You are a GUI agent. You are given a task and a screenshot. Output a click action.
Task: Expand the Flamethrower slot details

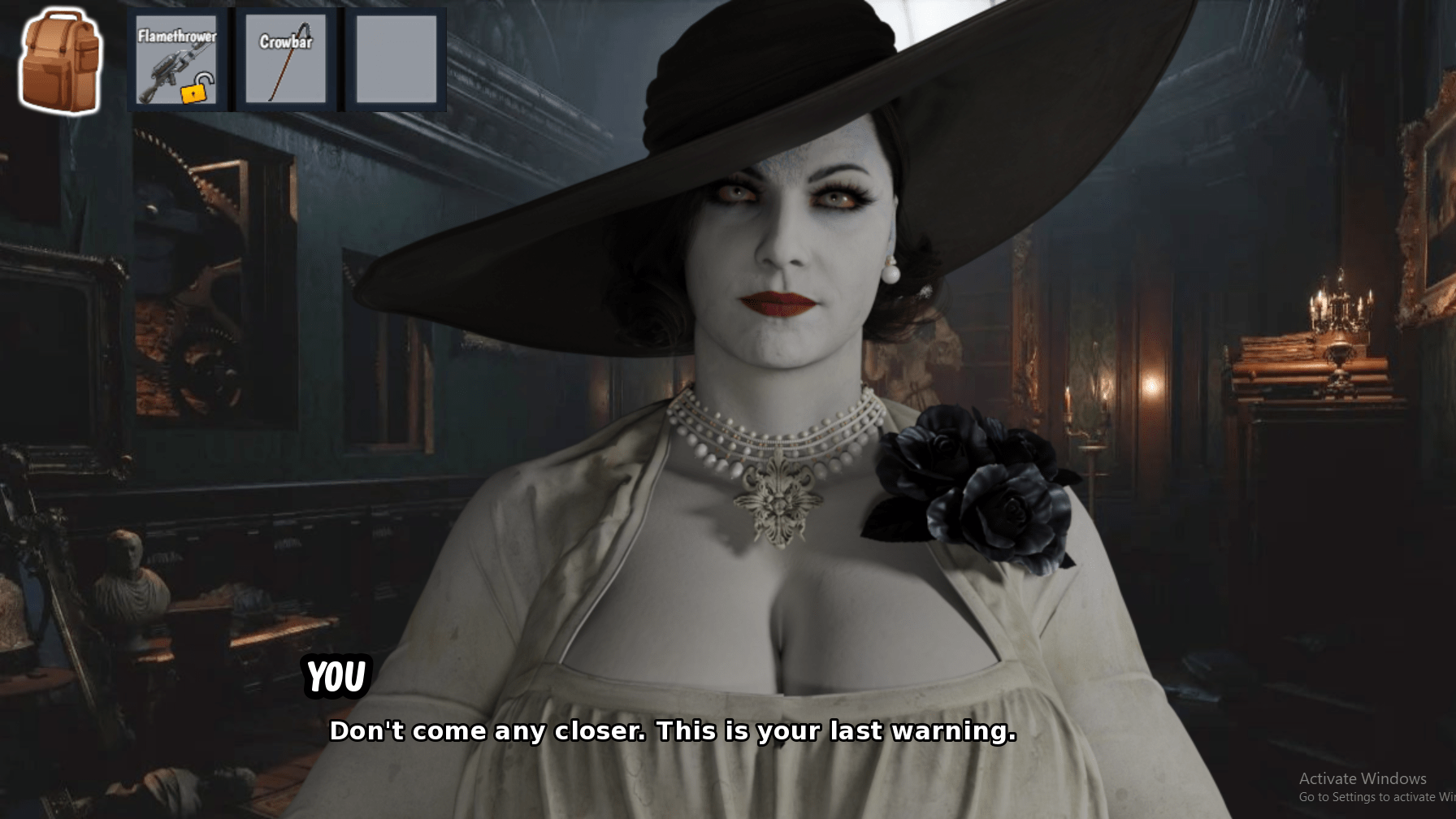click(x=178, y=61)
